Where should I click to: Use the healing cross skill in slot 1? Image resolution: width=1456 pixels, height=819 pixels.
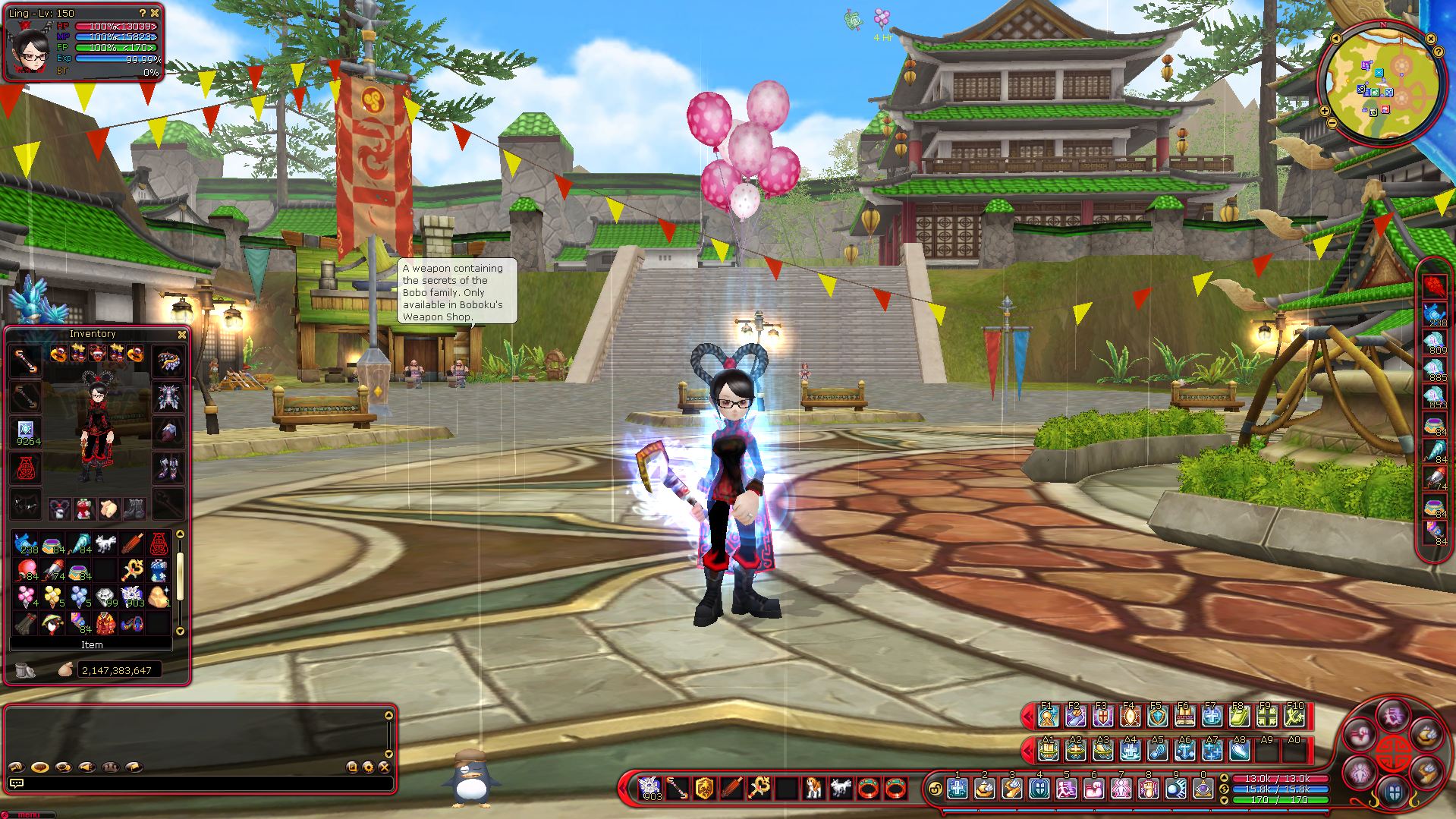(958, 789)
